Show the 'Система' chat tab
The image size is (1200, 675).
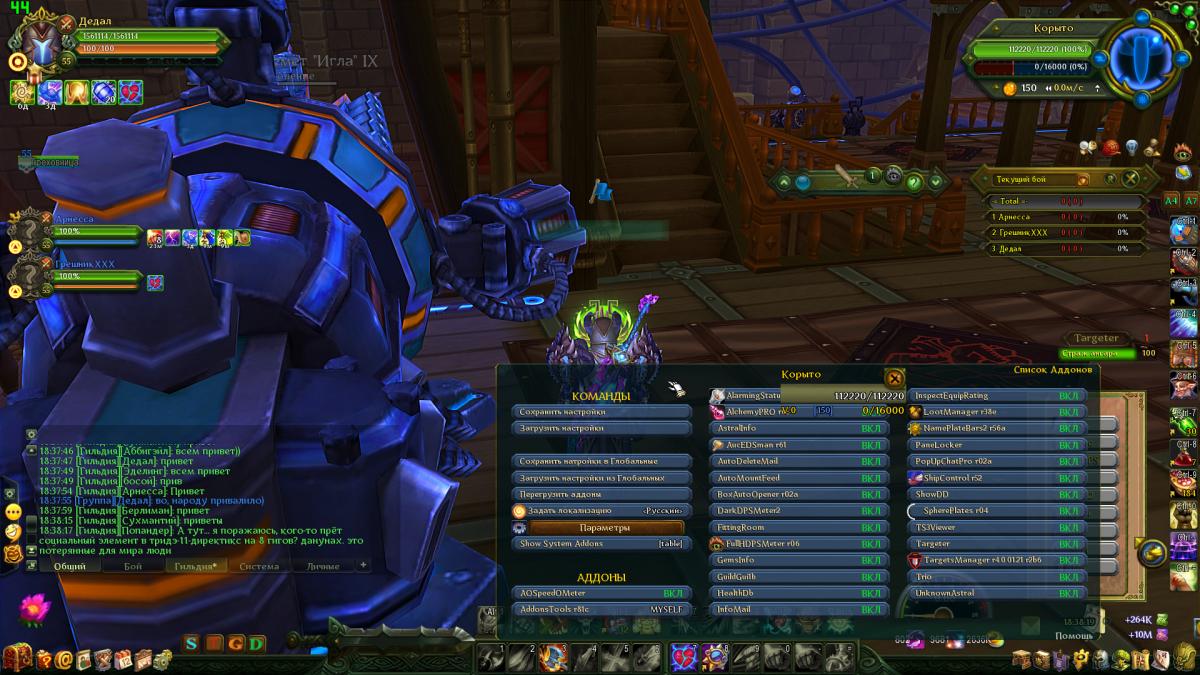pyautogui.click(x=259, y=566)
